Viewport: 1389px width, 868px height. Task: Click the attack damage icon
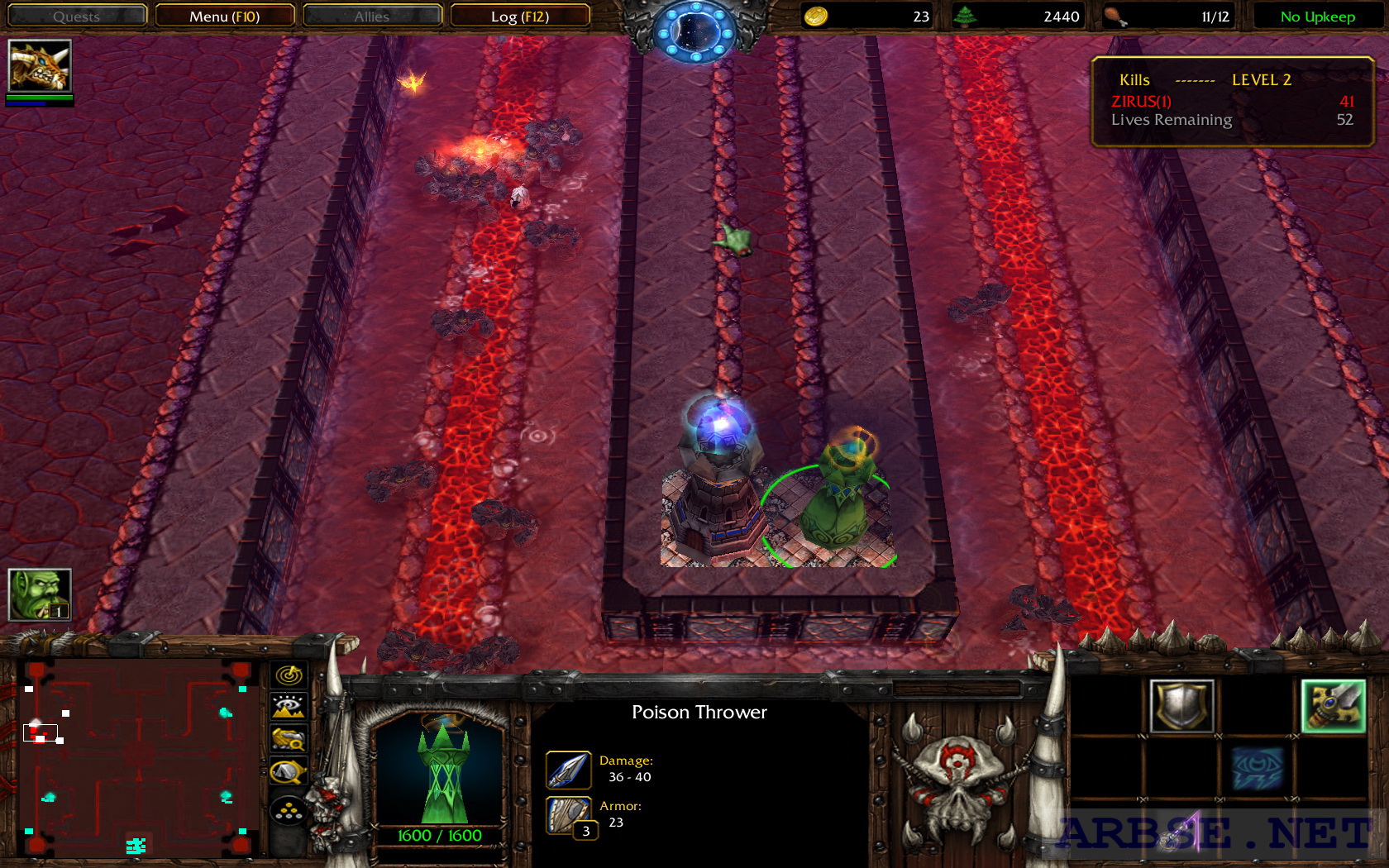tap(568, 770)
